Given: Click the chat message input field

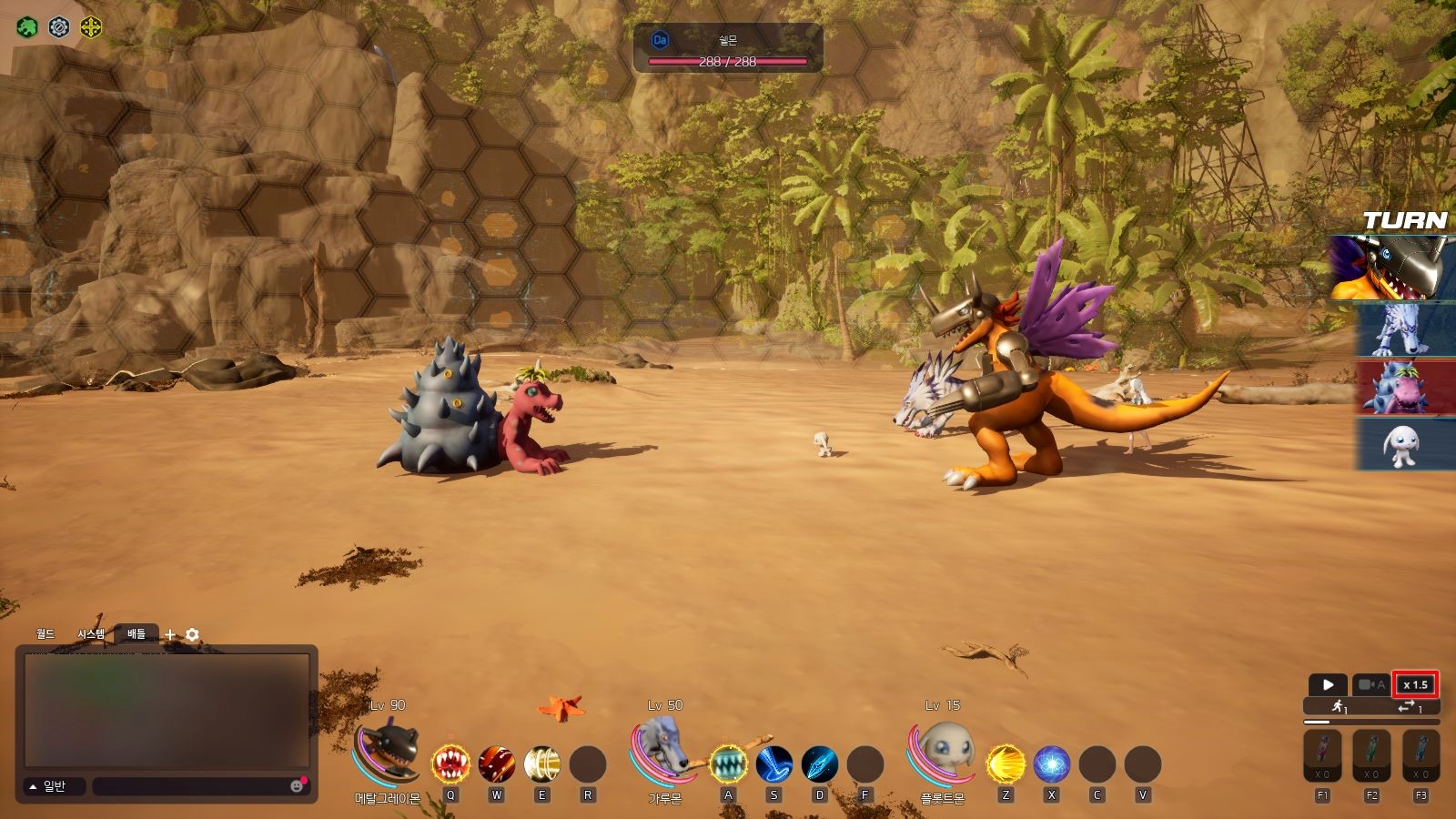Looking at the screenshot, I should pos(191,786).
